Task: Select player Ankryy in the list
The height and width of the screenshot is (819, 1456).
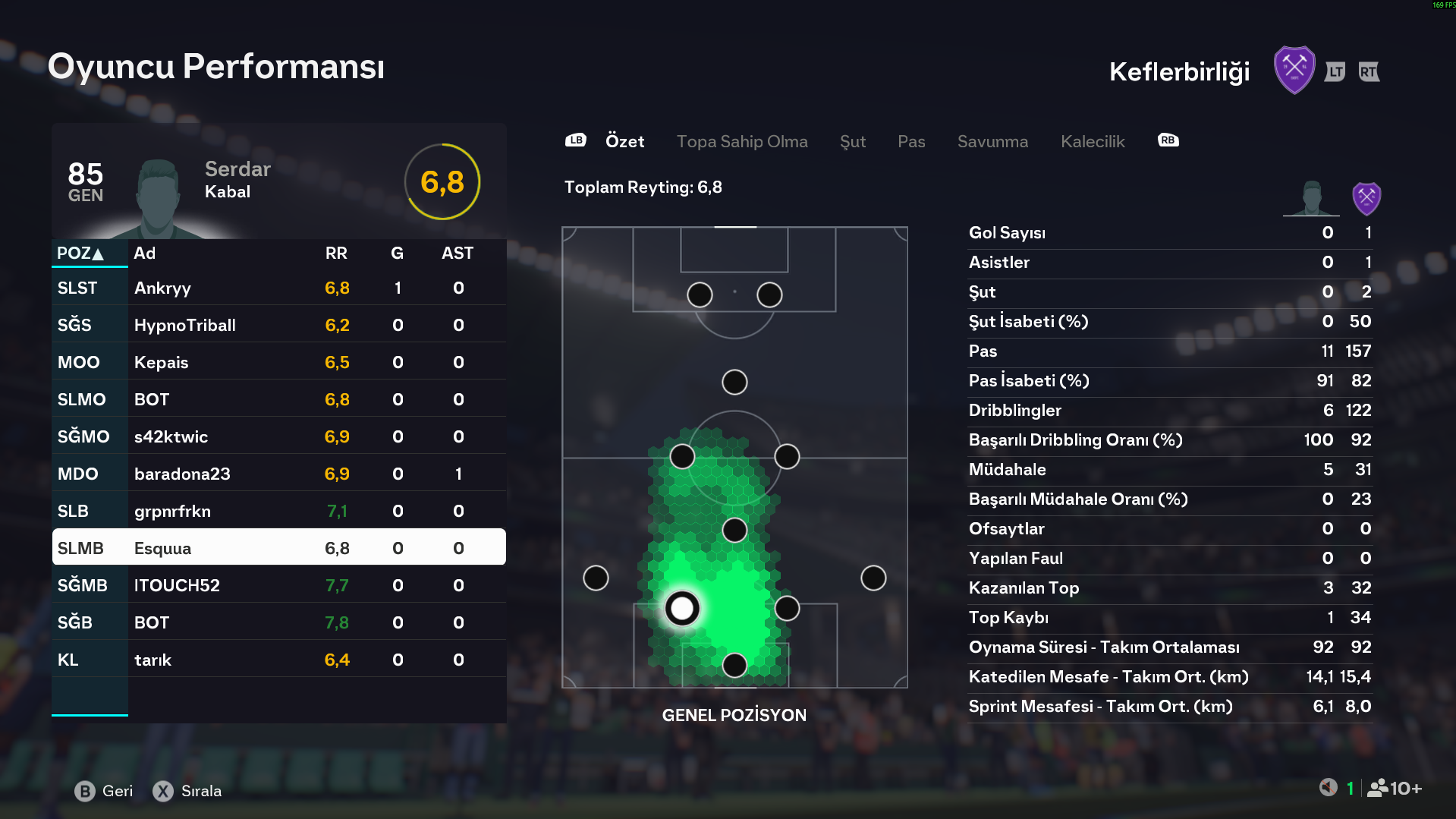Action: coord(278,288)
